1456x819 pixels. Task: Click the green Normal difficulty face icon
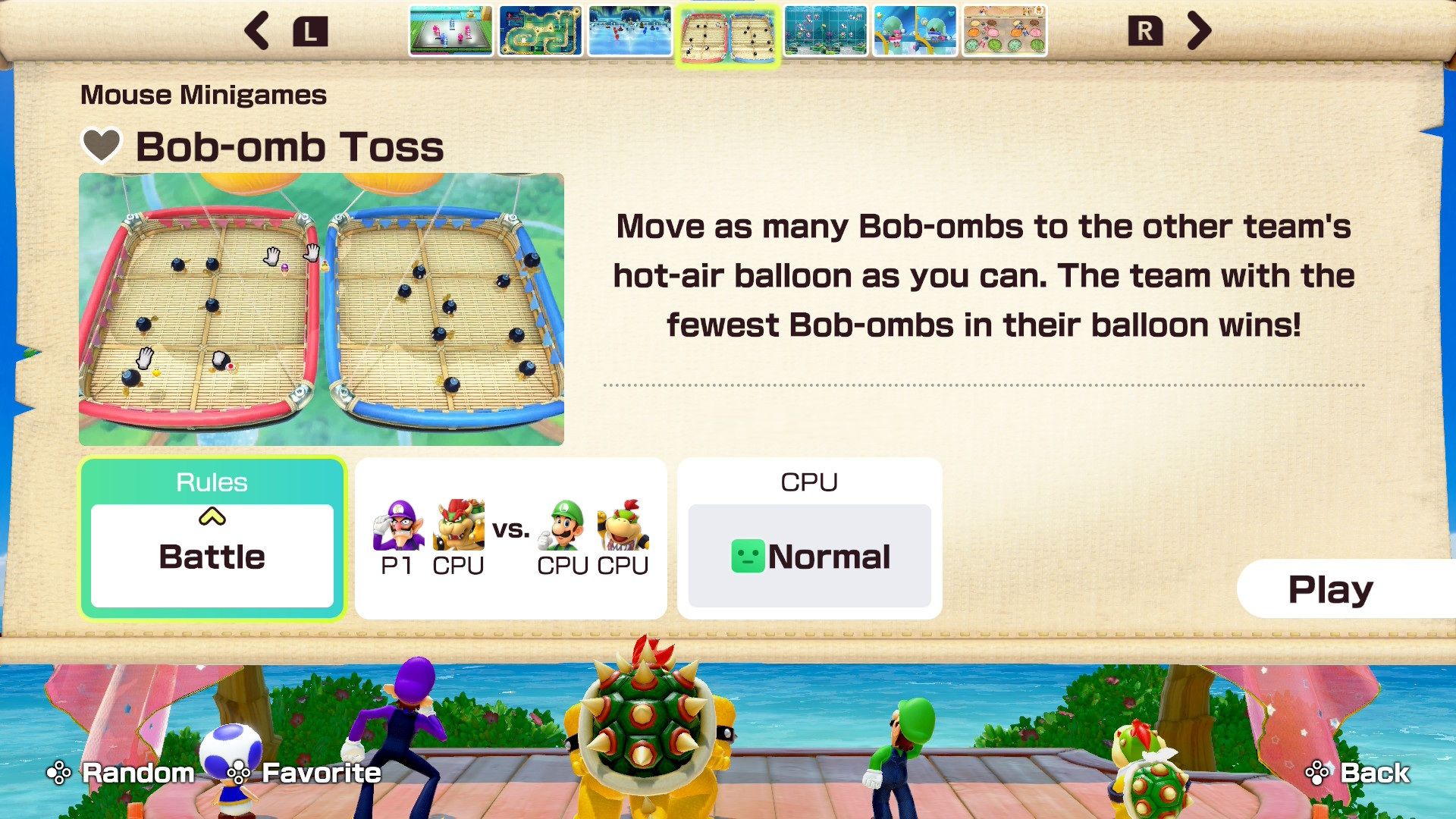click(748, 556)
